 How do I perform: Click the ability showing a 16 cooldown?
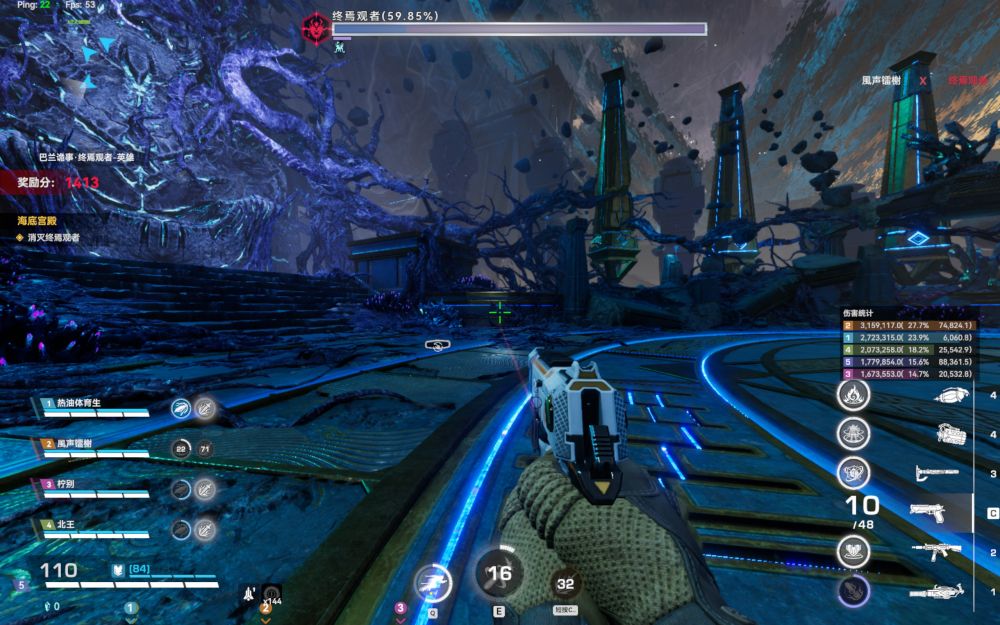pyautogui.click(x=498, y=574)
